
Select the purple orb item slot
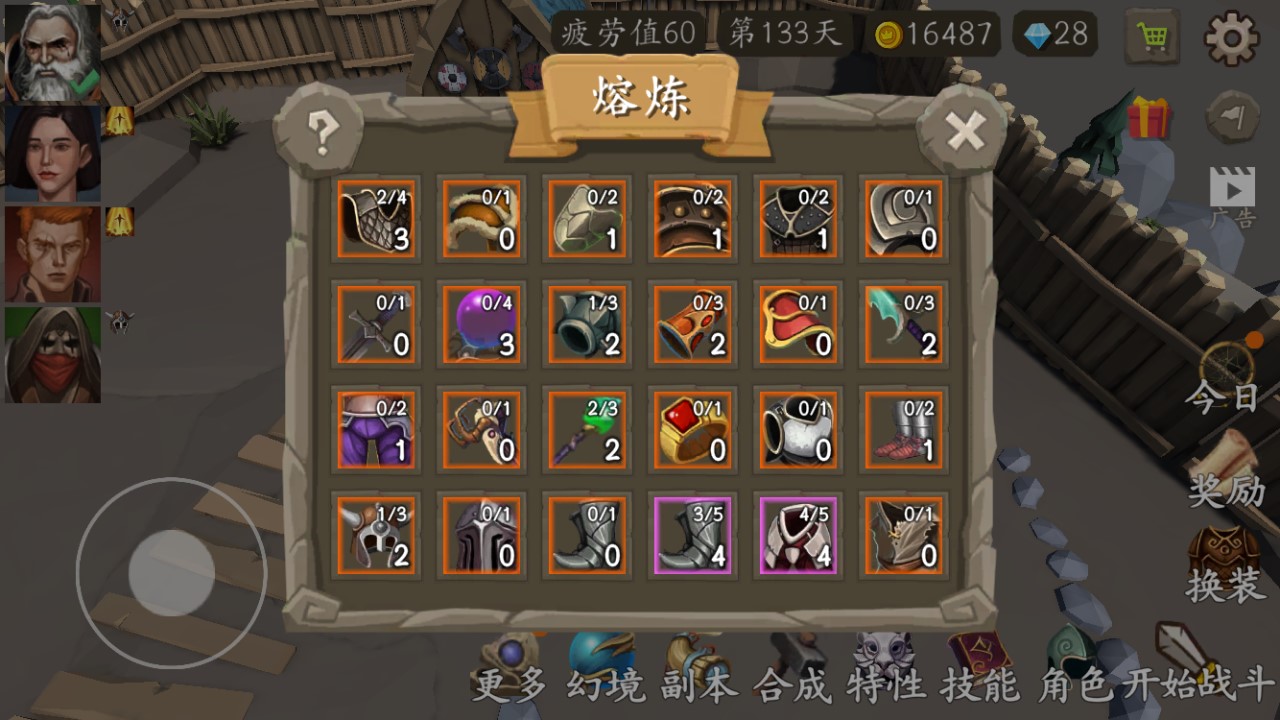481,324
